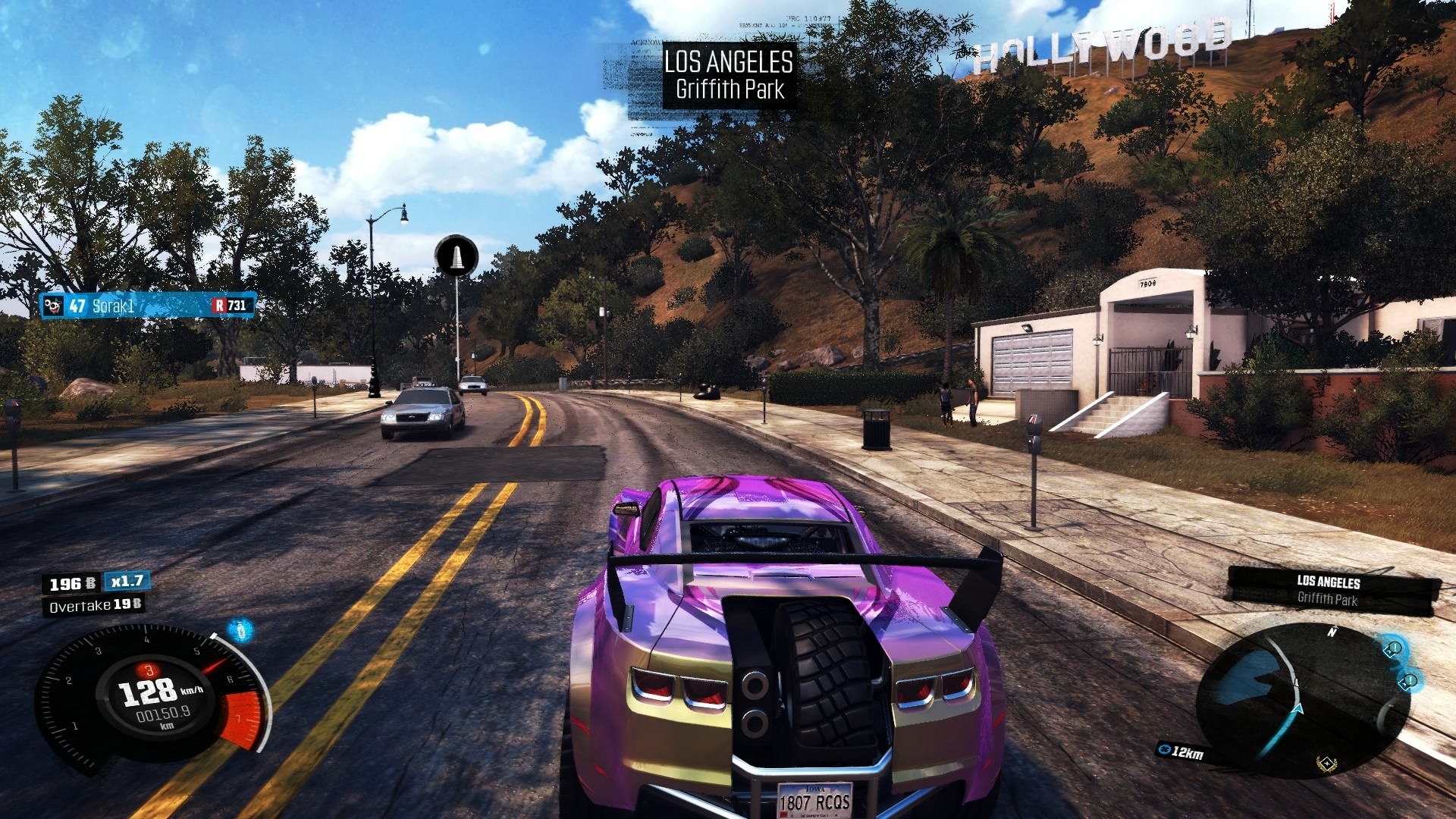Select the gold laurel marker on the minimap
This screenshot has height=819, width=1456.
(1326, 763)
